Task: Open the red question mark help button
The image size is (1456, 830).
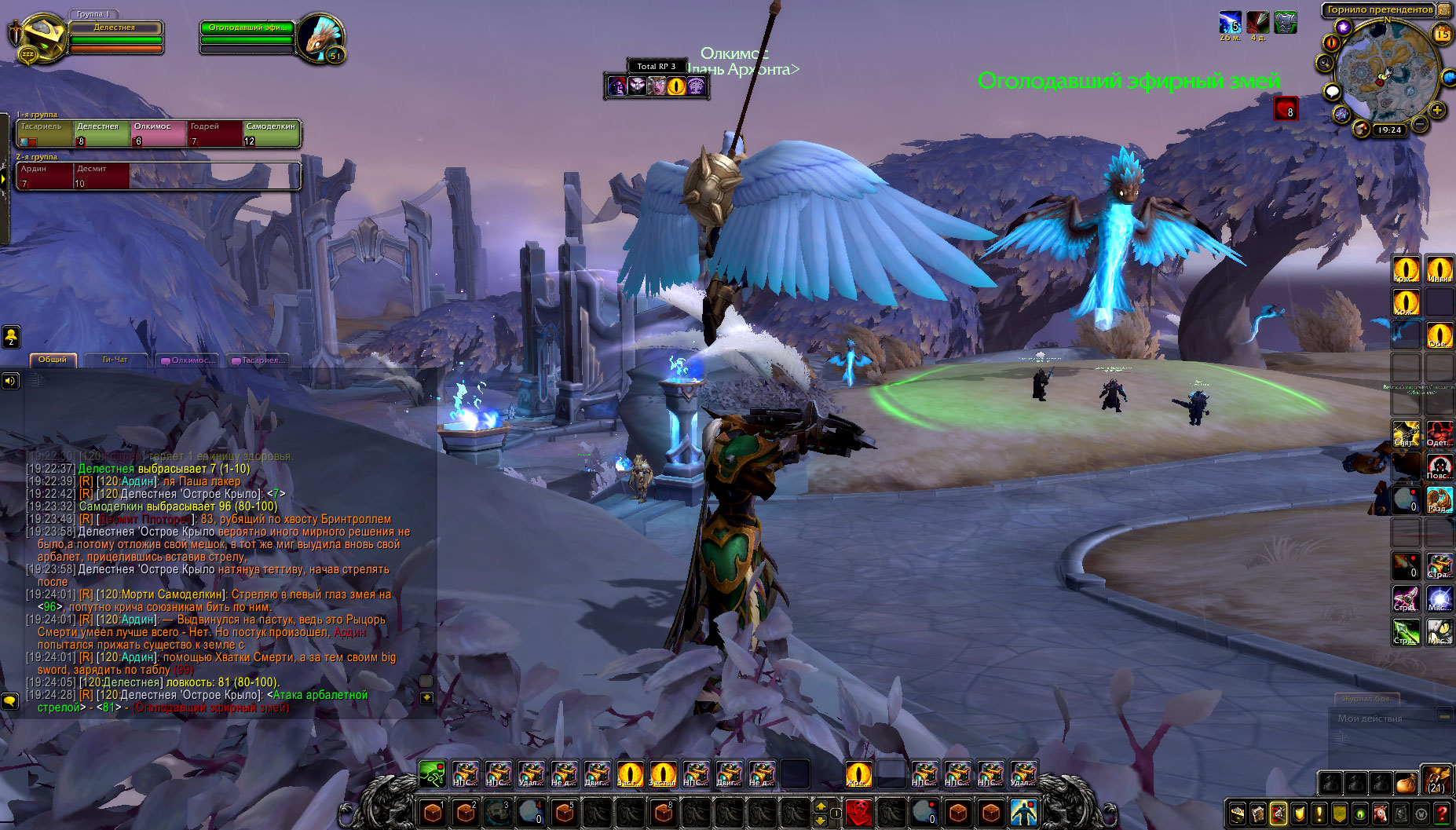Action: [1442, 814]
